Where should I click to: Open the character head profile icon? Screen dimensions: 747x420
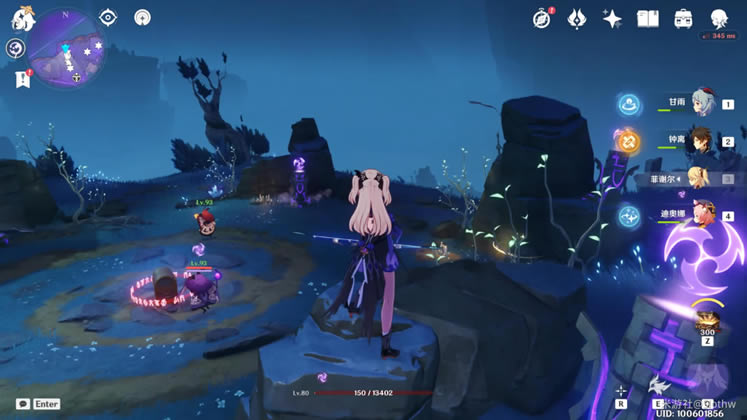click(719, 18)
